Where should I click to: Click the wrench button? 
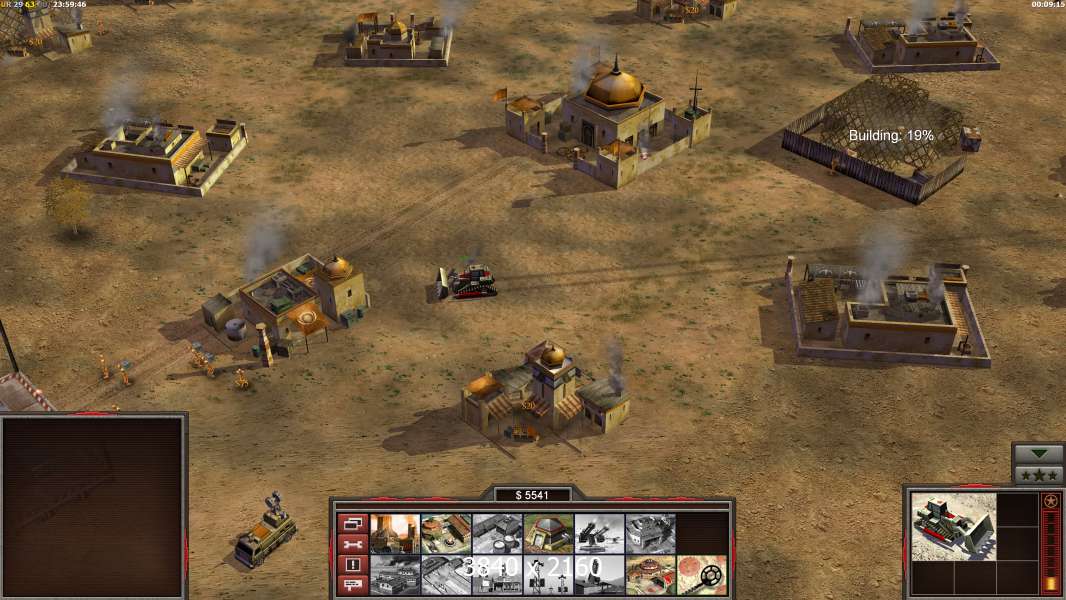pyautogui.click(x=352, y=544)
